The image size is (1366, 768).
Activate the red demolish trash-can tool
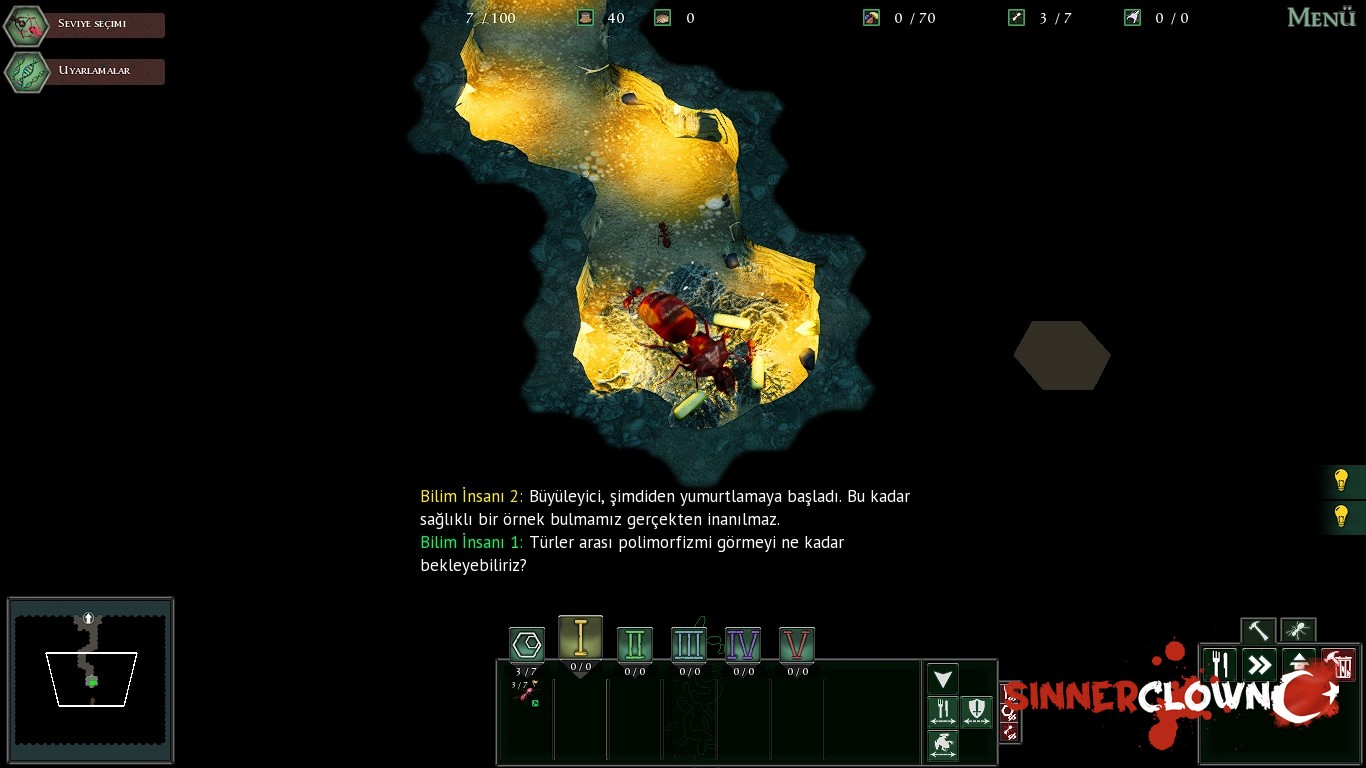coord(1338,665)
